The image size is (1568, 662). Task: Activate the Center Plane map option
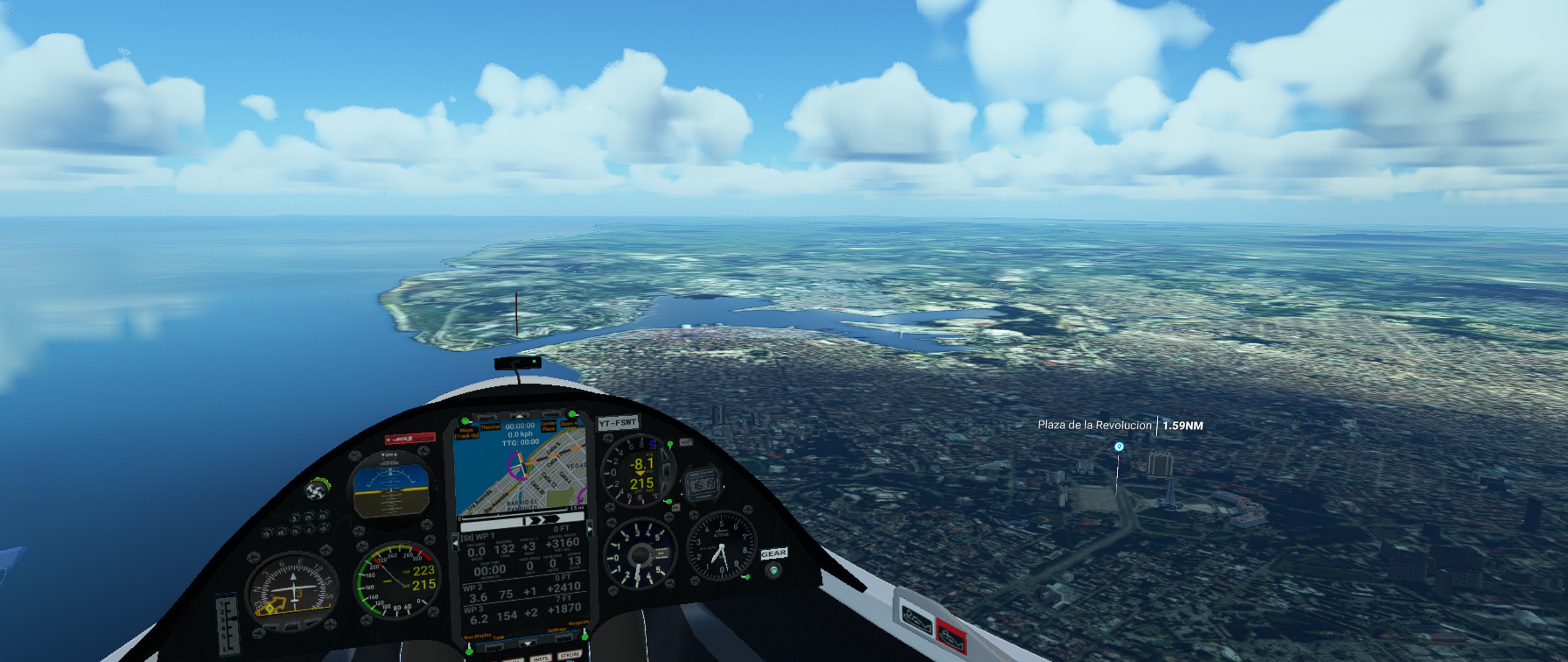(548, 426)
